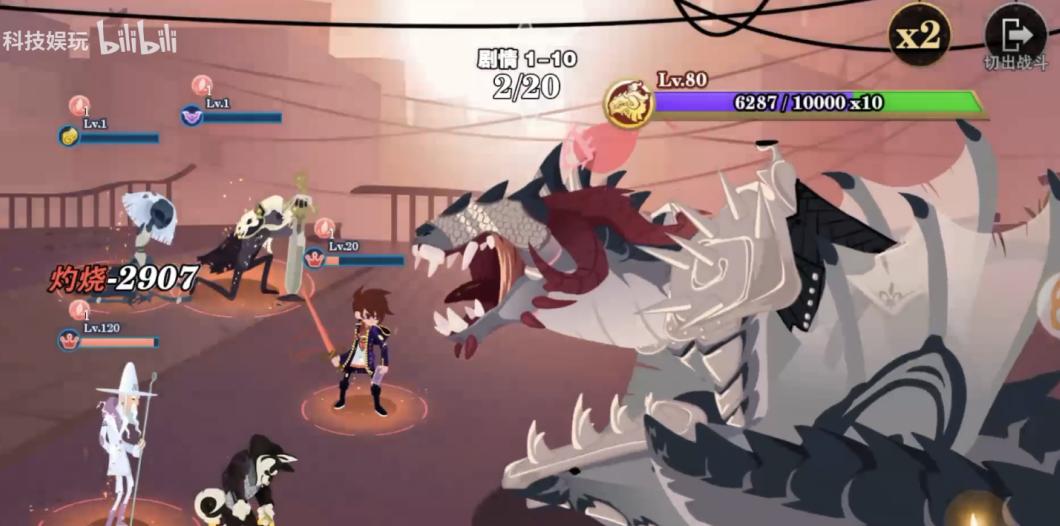
Task: Toggle the x2 battle speed button
Action: tap(918, 36)
